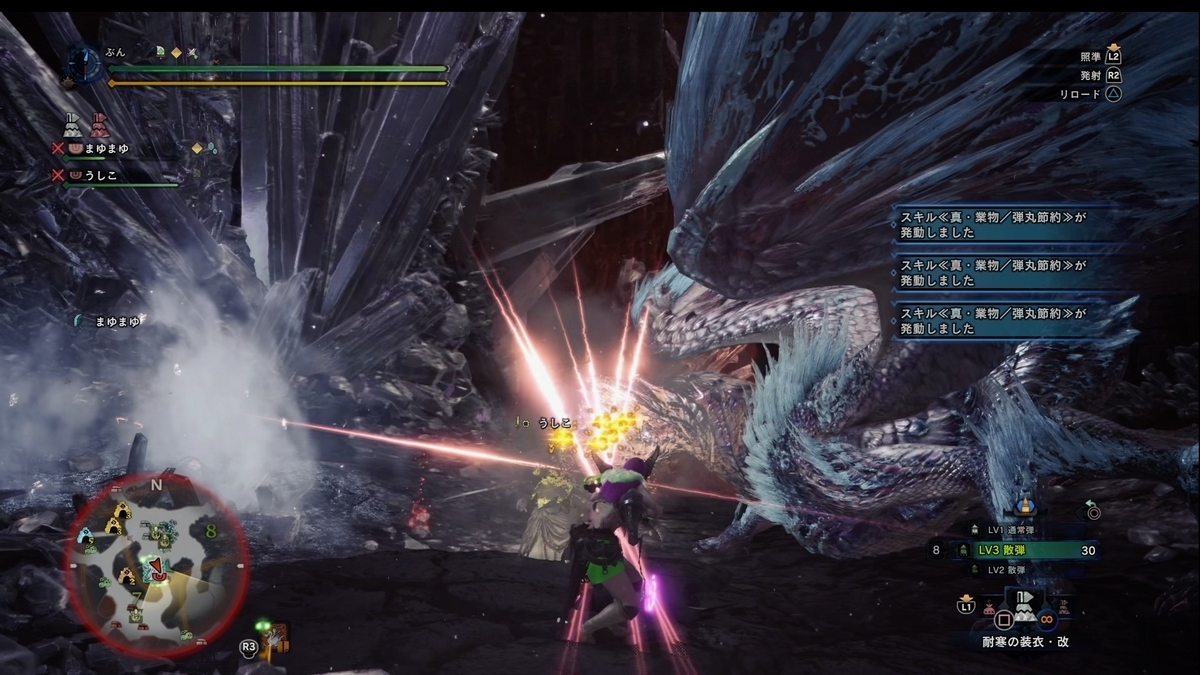1200x675 pixels.
Task: Click the scoutfly target icon beside minimap
Action: pos(271,636)
